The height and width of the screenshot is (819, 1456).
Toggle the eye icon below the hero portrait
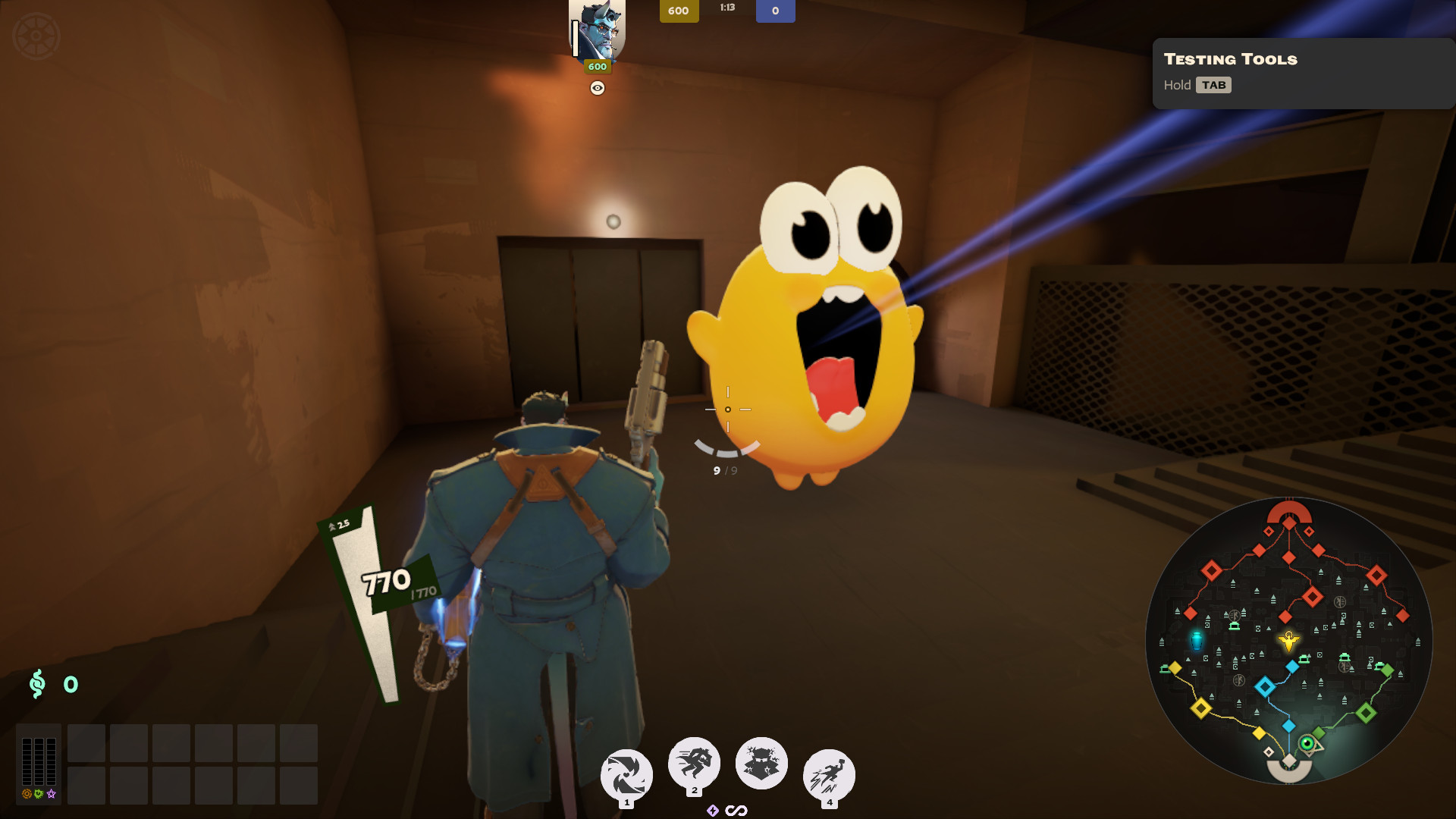pos(596,88)
